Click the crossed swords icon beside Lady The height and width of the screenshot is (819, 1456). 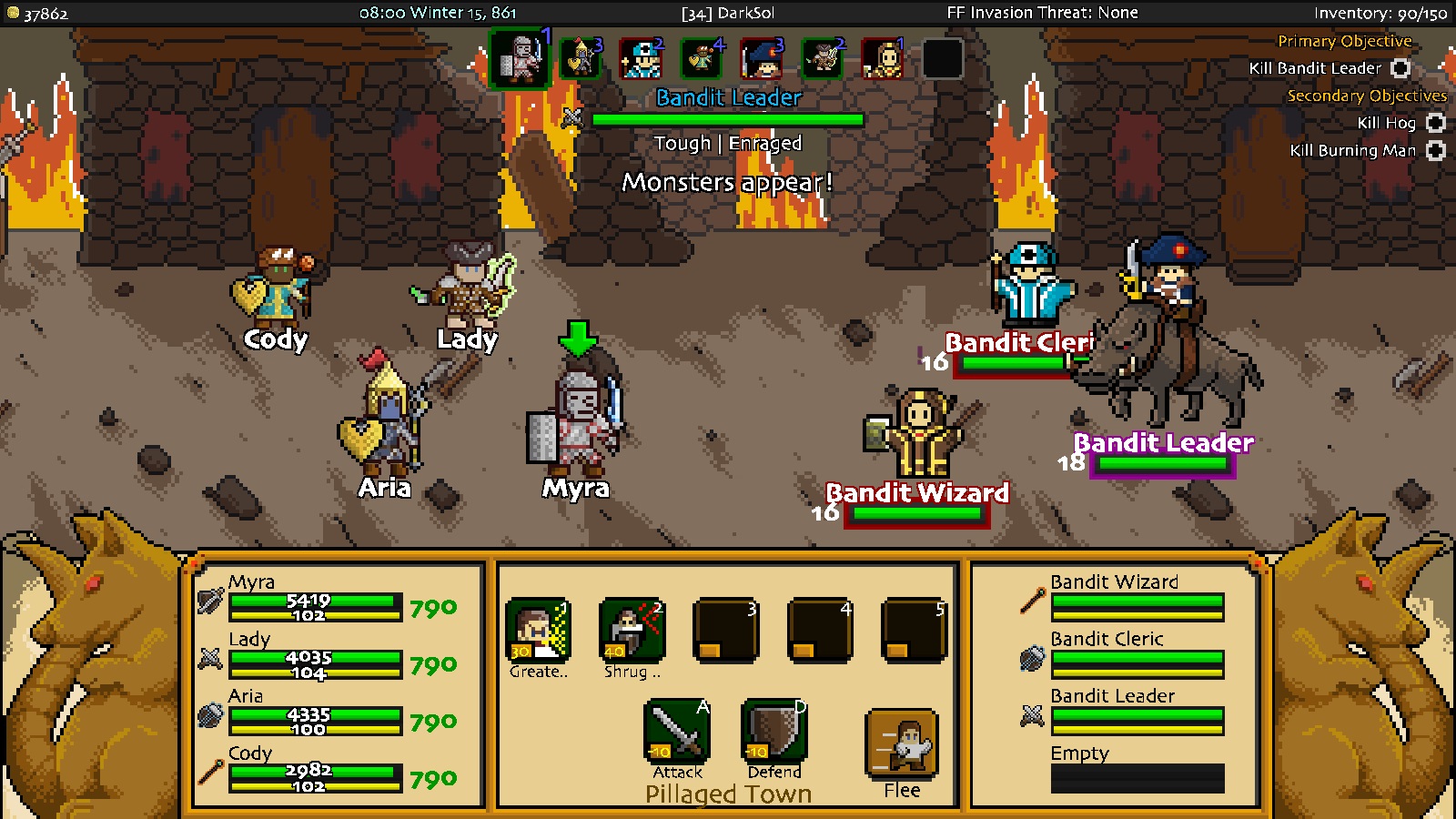click(211, 657)
